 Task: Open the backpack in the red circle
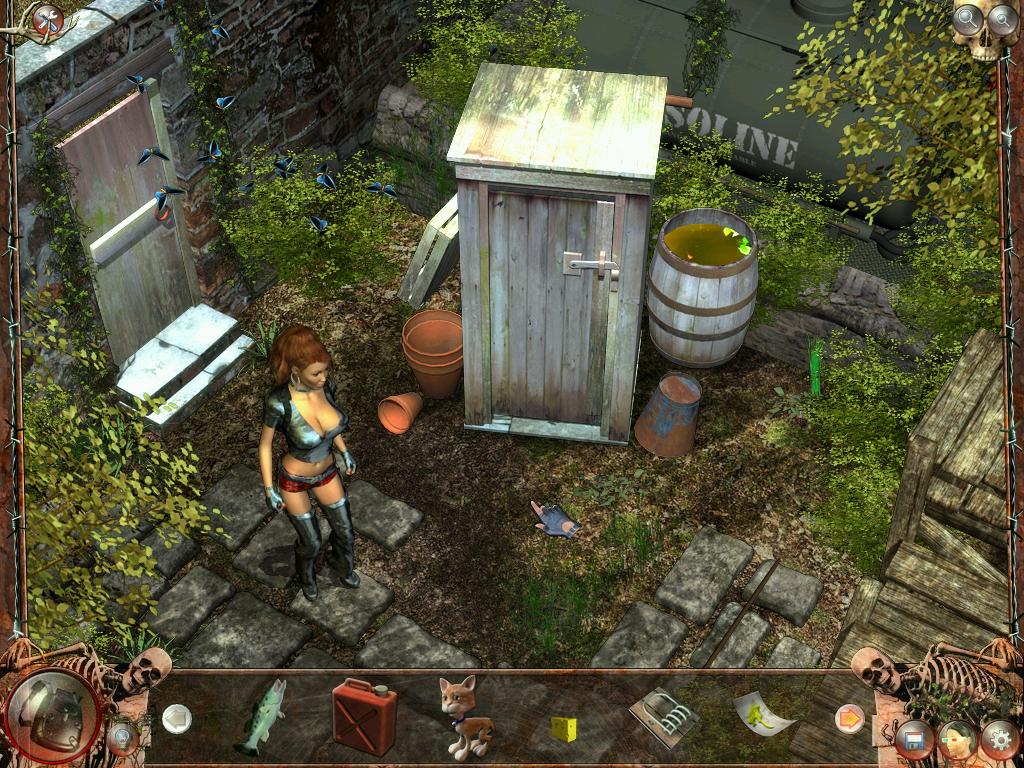coord(52,714)
